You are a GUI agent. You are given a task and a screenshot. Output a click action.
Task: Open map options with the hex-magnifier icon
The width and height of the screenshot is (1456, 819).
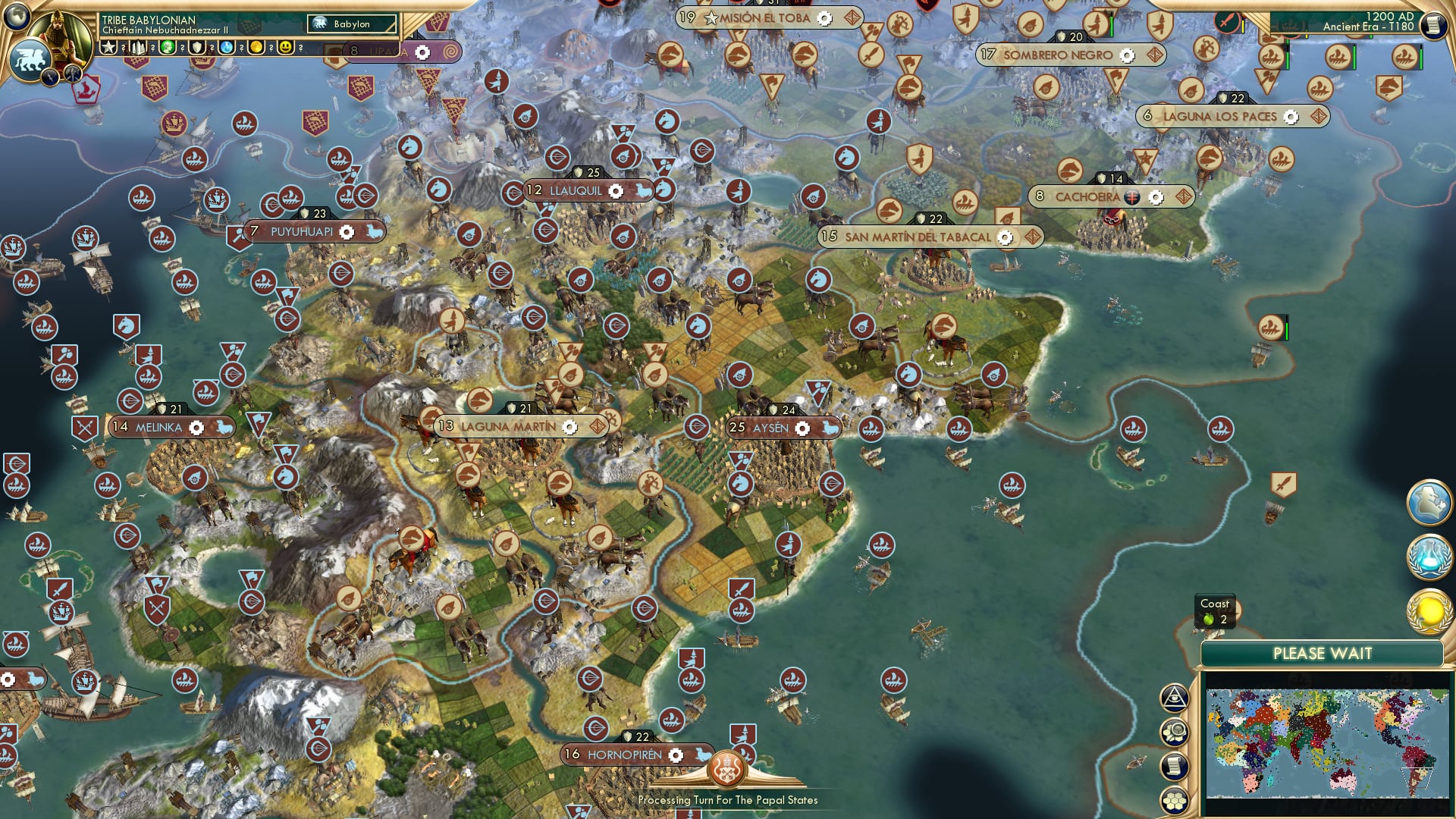(x=1174, y=730)
